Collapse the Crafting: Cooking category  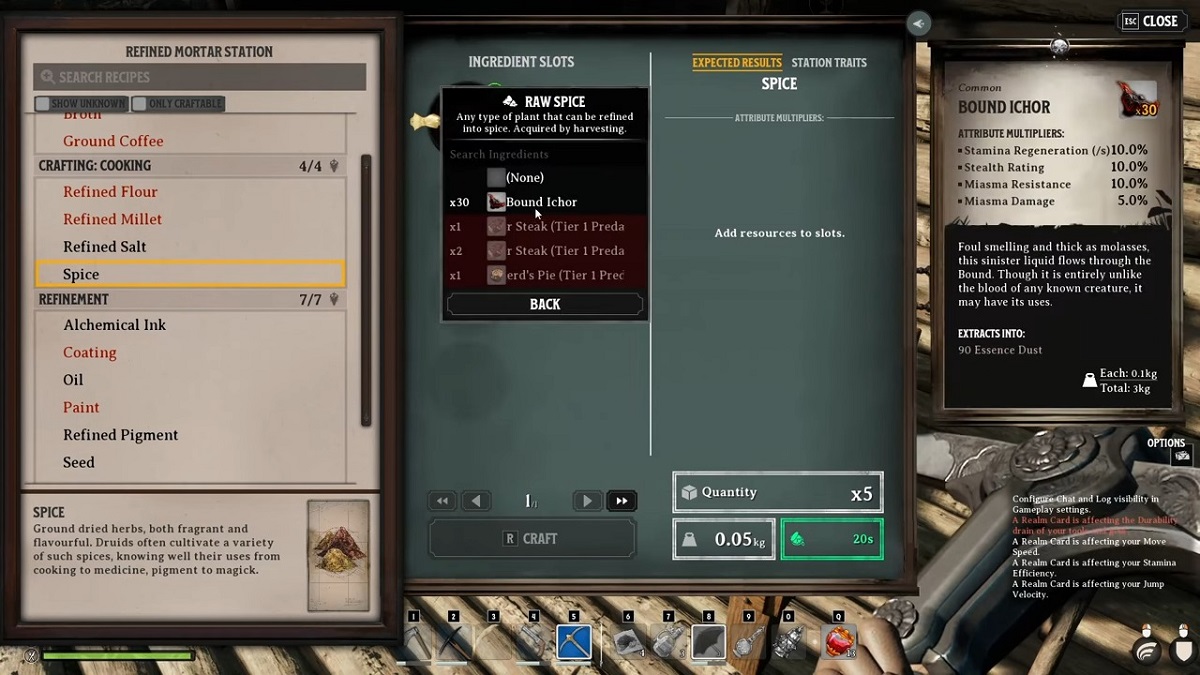pyautogui.click(x=334, y=166)
